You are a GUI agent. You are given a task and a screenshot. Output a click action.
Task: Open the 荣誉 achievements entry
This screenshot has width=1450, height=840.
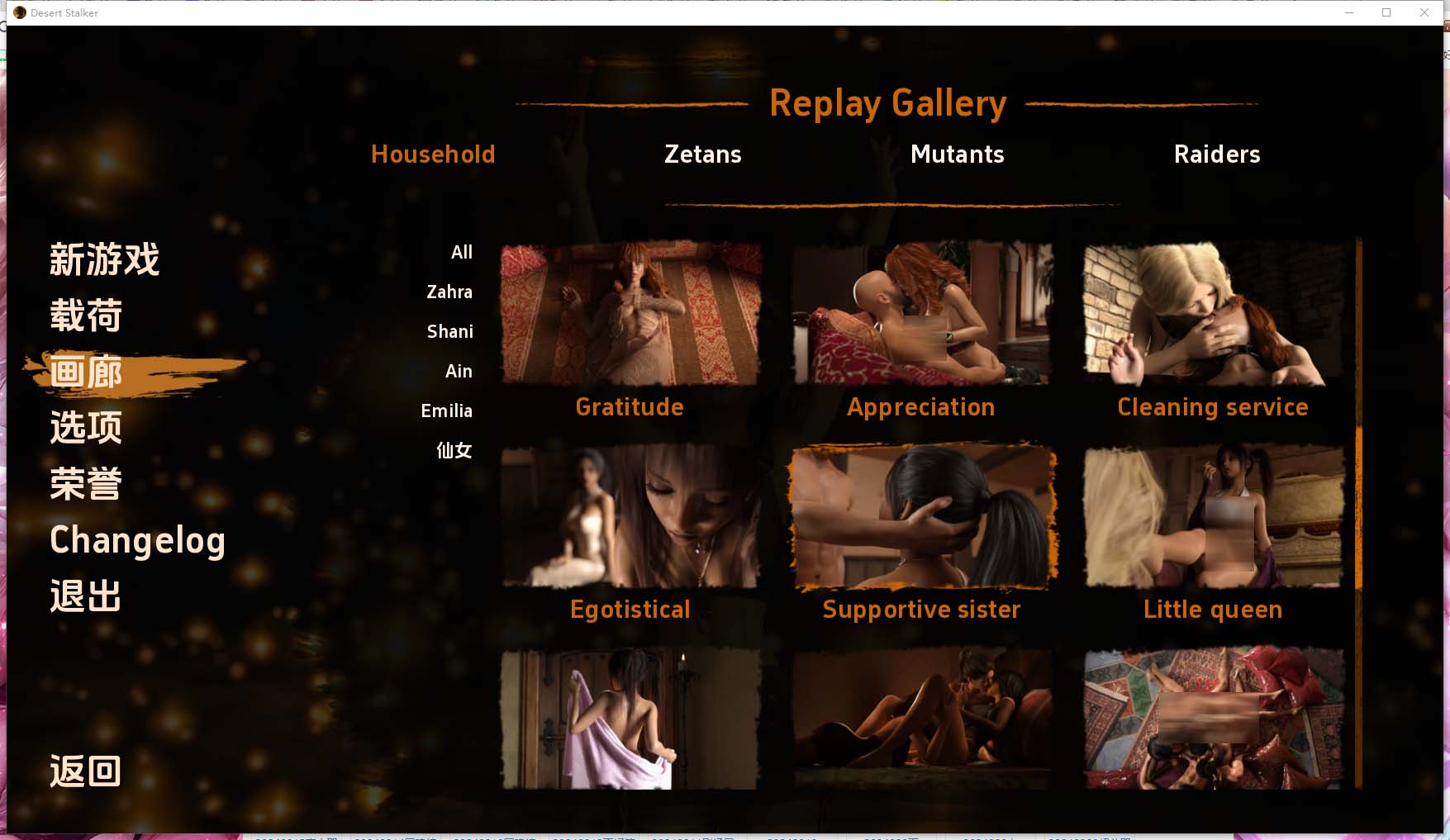click(x=86, y=484)
